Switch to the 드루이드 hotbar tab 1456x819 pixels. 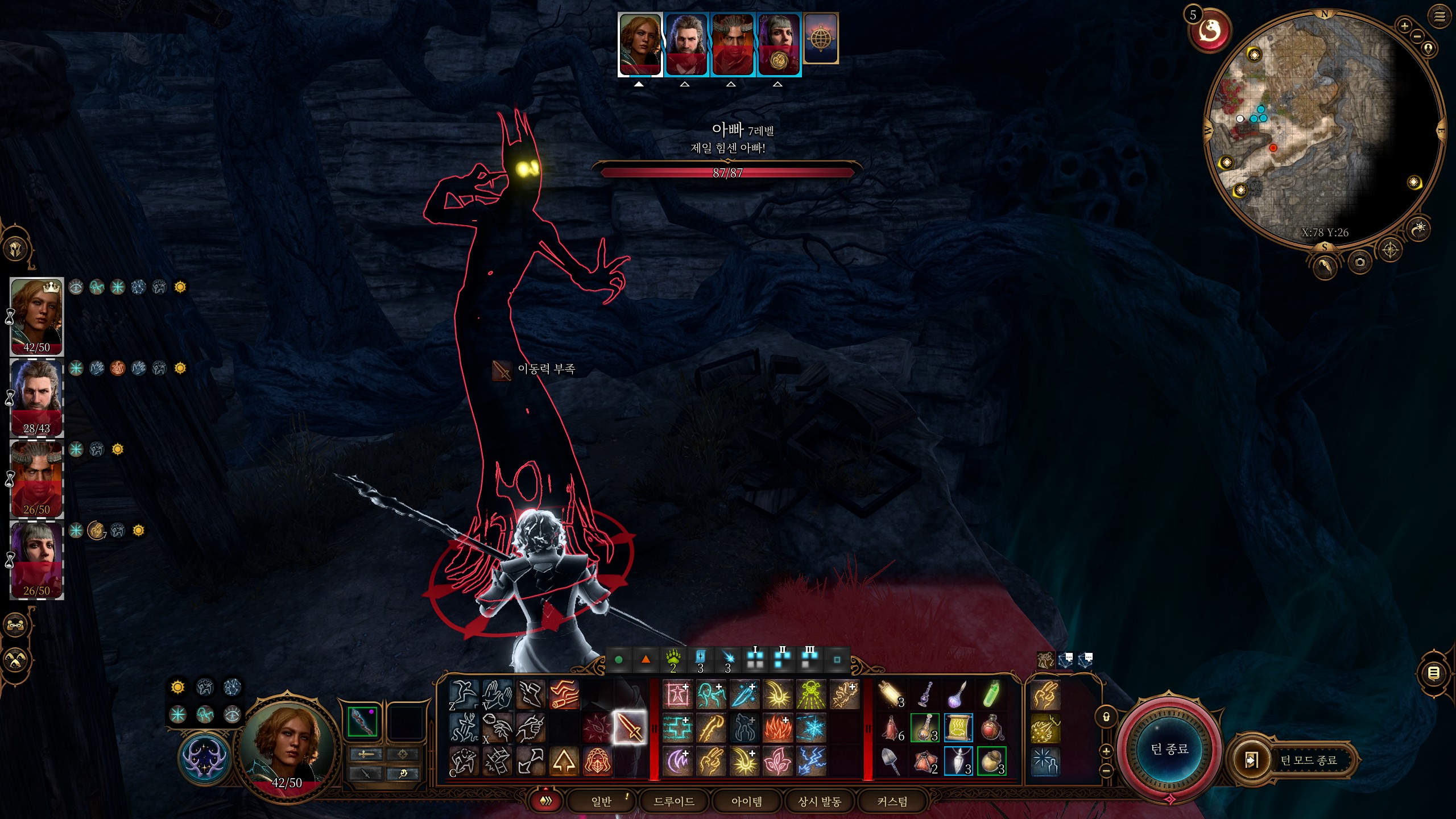(674, 801)
